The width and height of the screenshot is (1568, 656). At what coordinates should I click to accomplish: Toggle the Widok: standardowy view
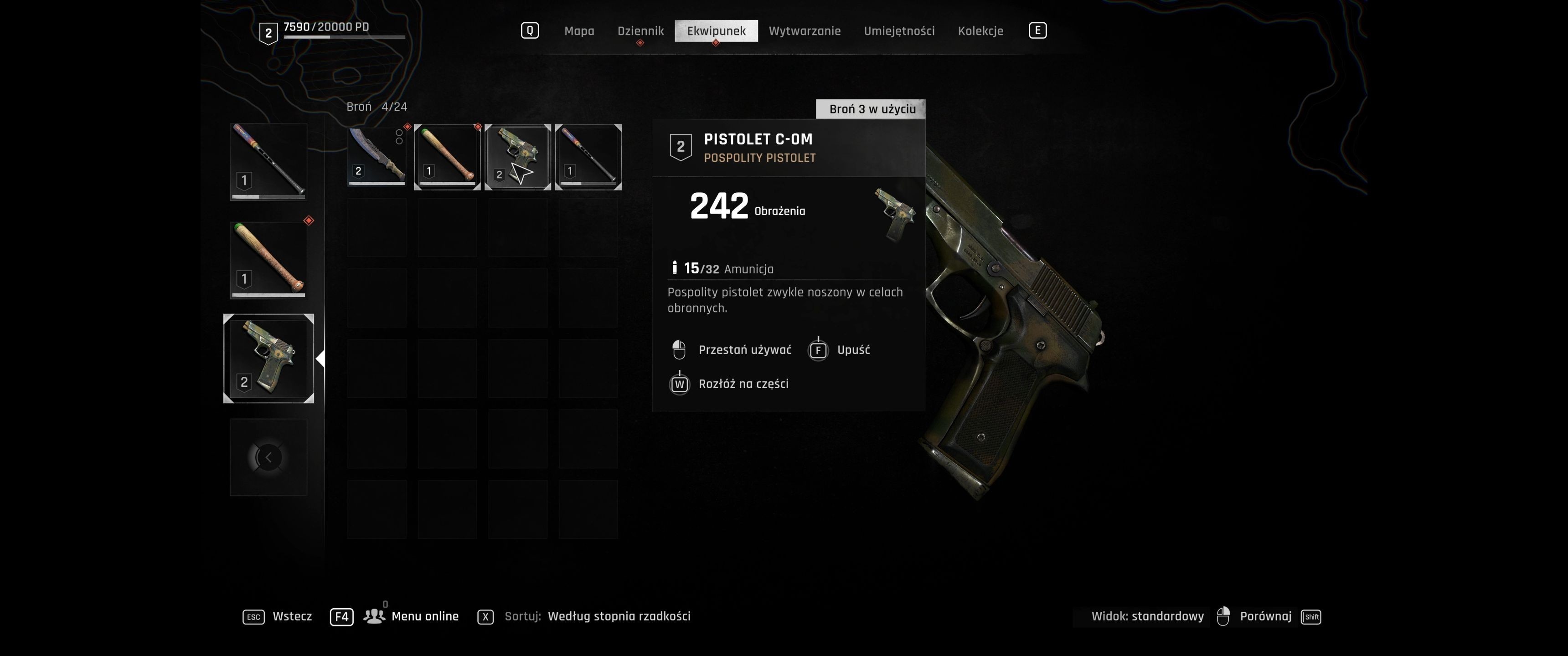pos(1147,616)
